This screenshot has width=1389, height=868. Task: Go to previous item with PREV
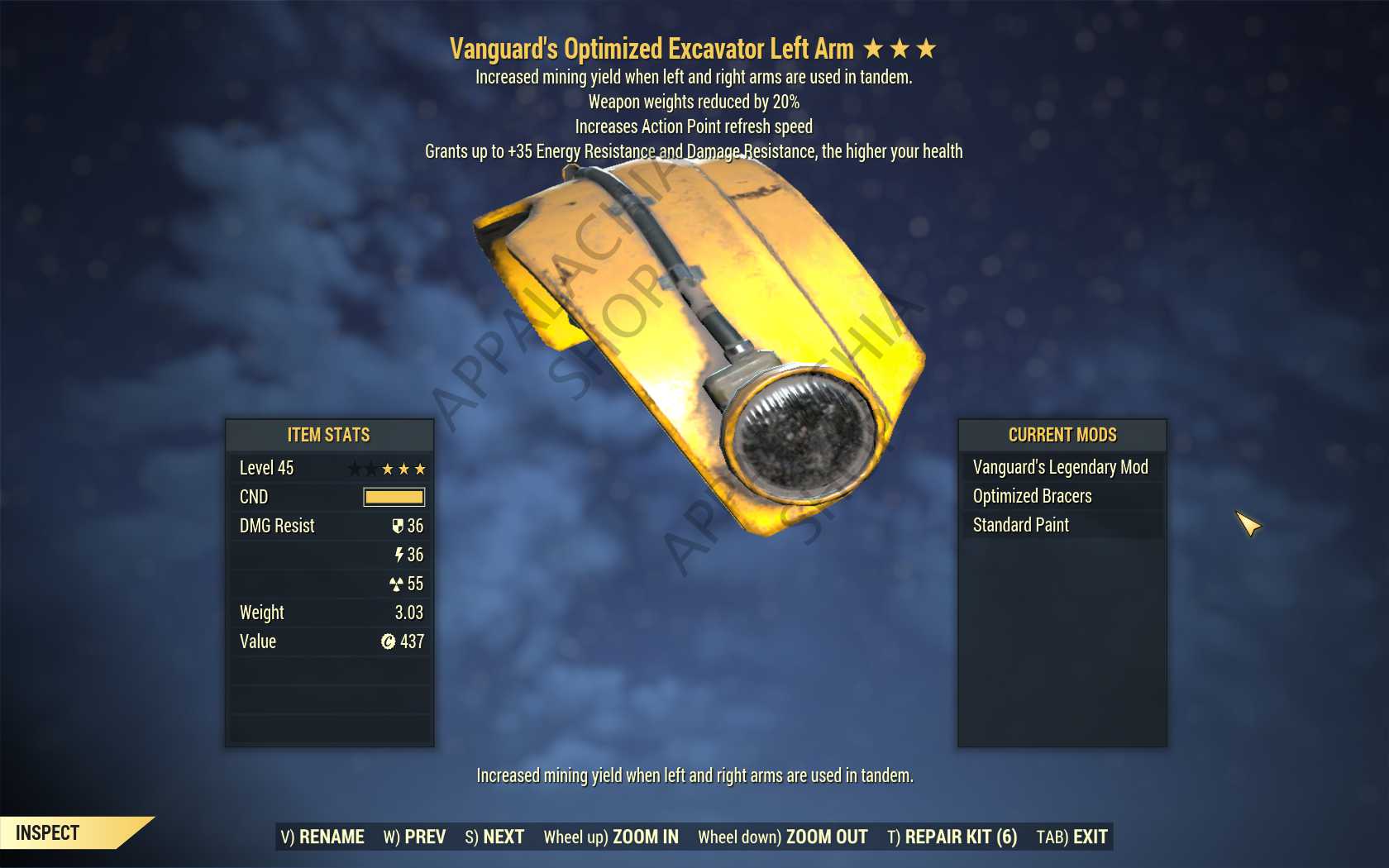pyautogui.click(x=414, y=837)
